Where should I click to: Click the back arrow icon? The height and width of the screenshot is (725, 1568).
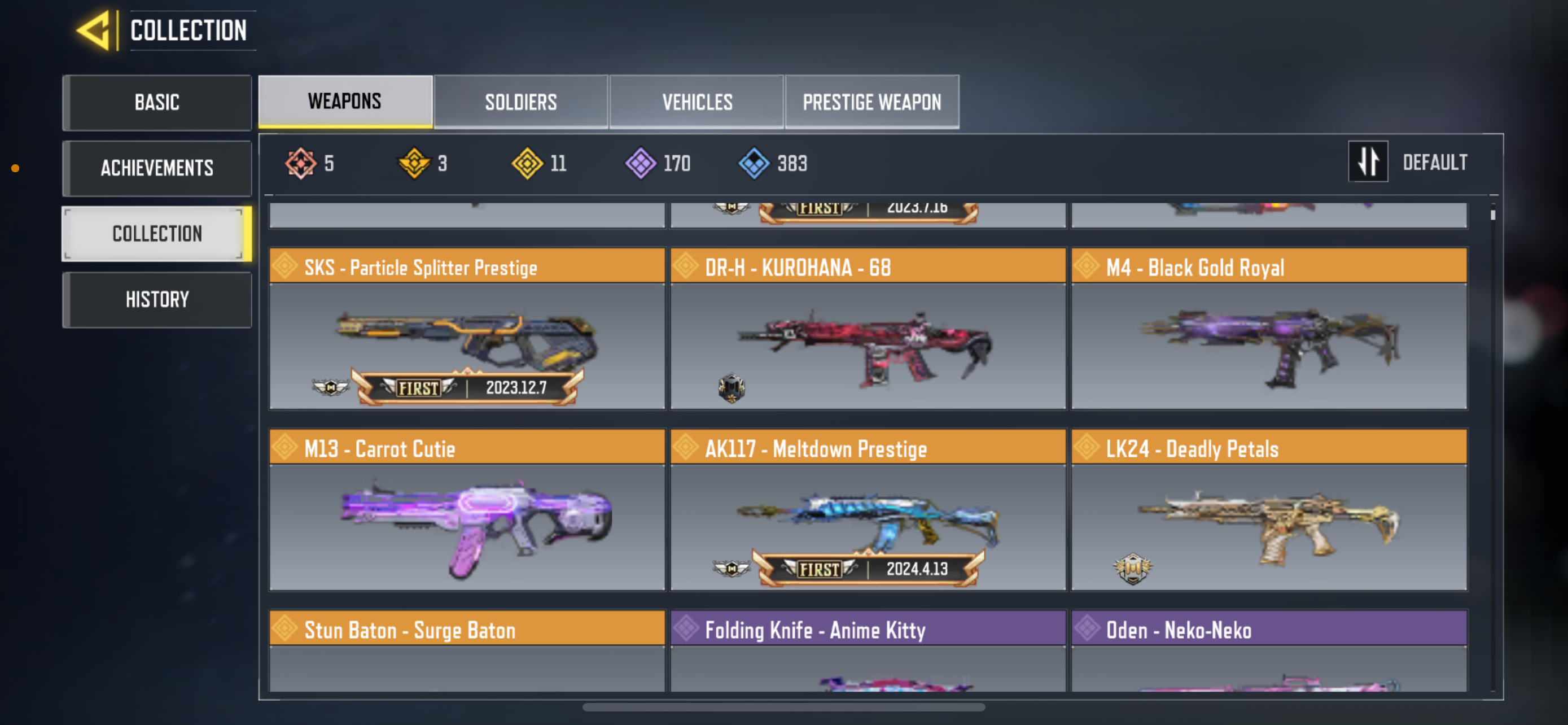[94, 30]
